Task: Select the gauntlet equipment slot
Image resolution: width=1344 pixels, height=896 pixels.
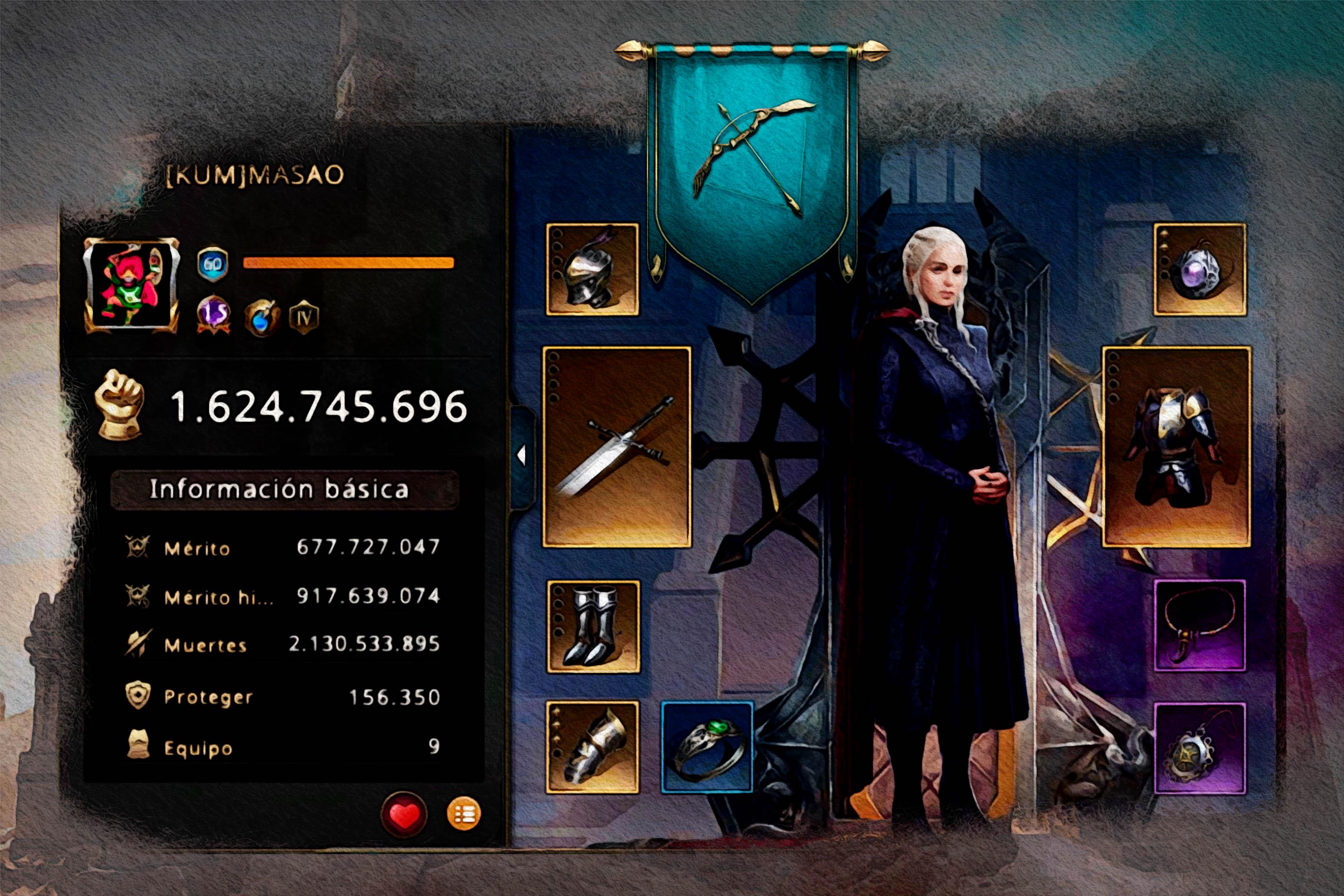Action: coord(592,747)
